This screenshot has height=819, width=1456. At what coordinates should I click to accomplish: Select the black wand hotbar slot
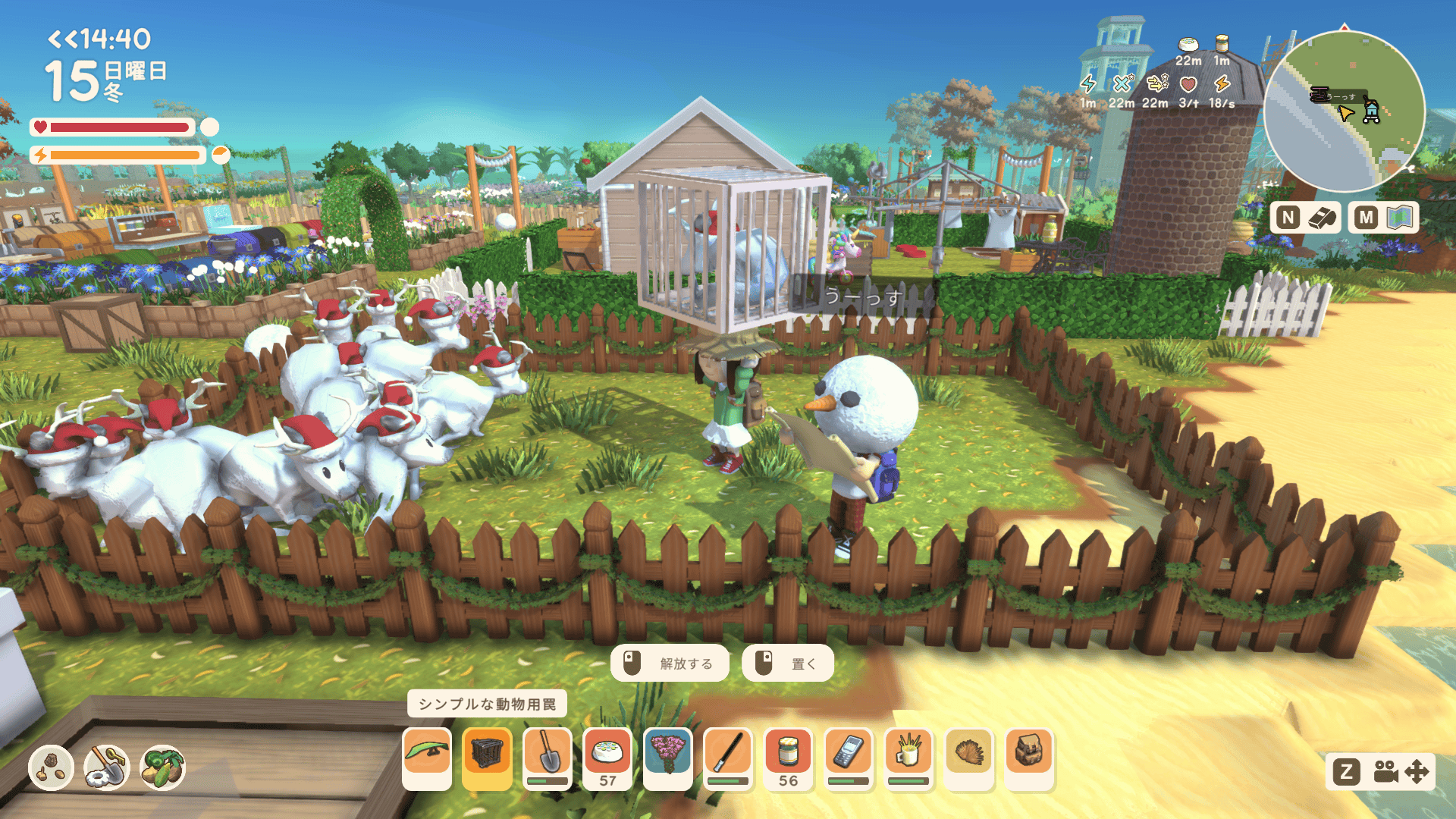tap(728, 758)
